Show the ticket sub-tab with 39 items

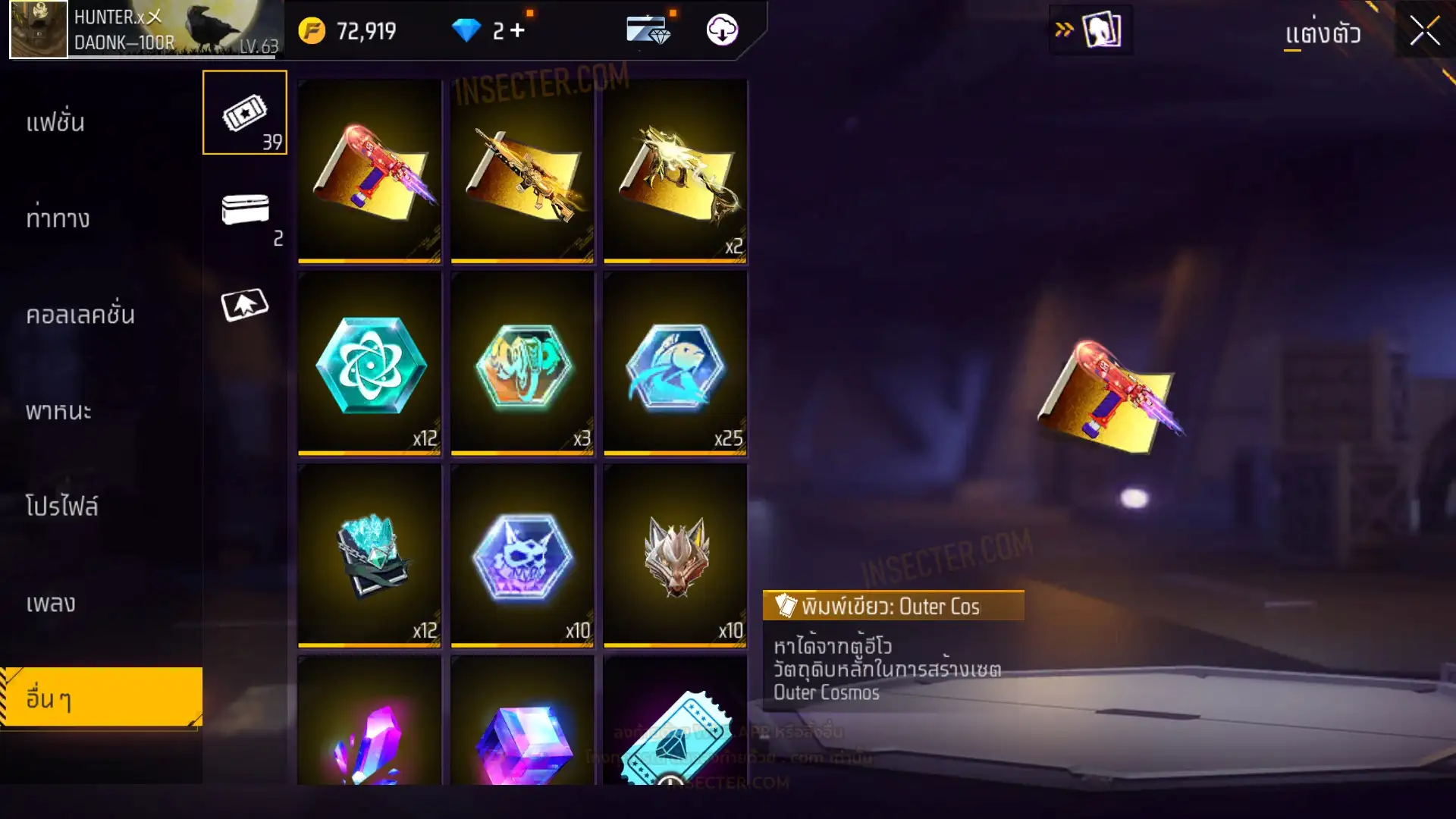click(244, 113)
